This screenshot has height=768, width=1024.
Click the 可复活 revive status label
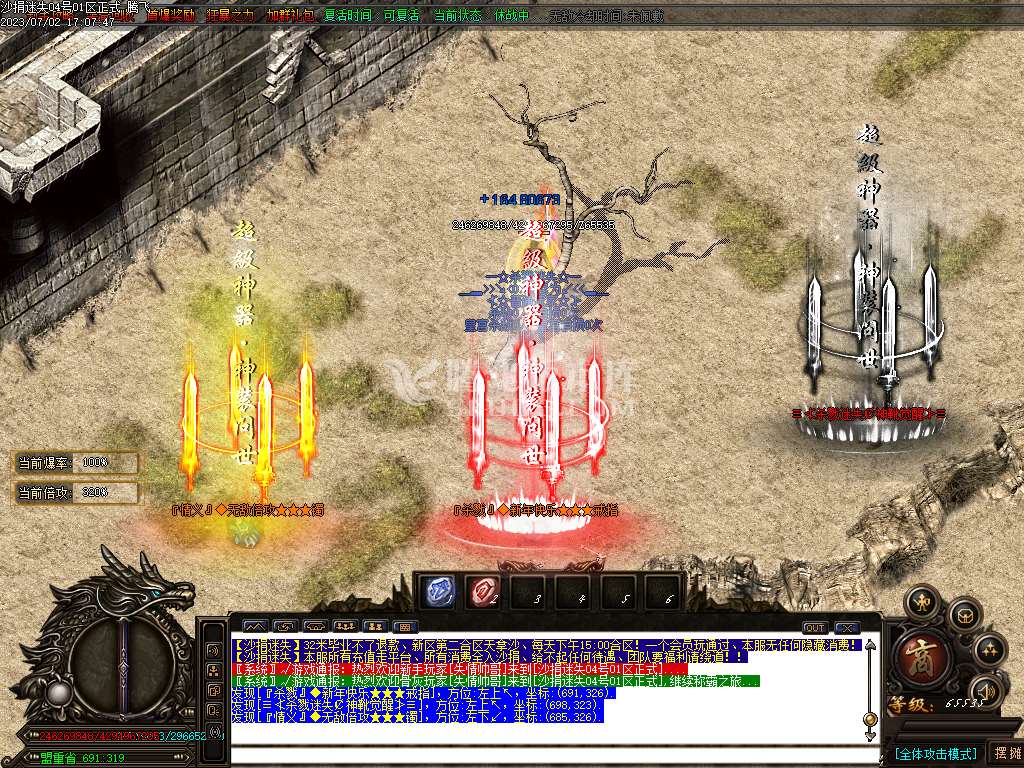pos(402,16)
